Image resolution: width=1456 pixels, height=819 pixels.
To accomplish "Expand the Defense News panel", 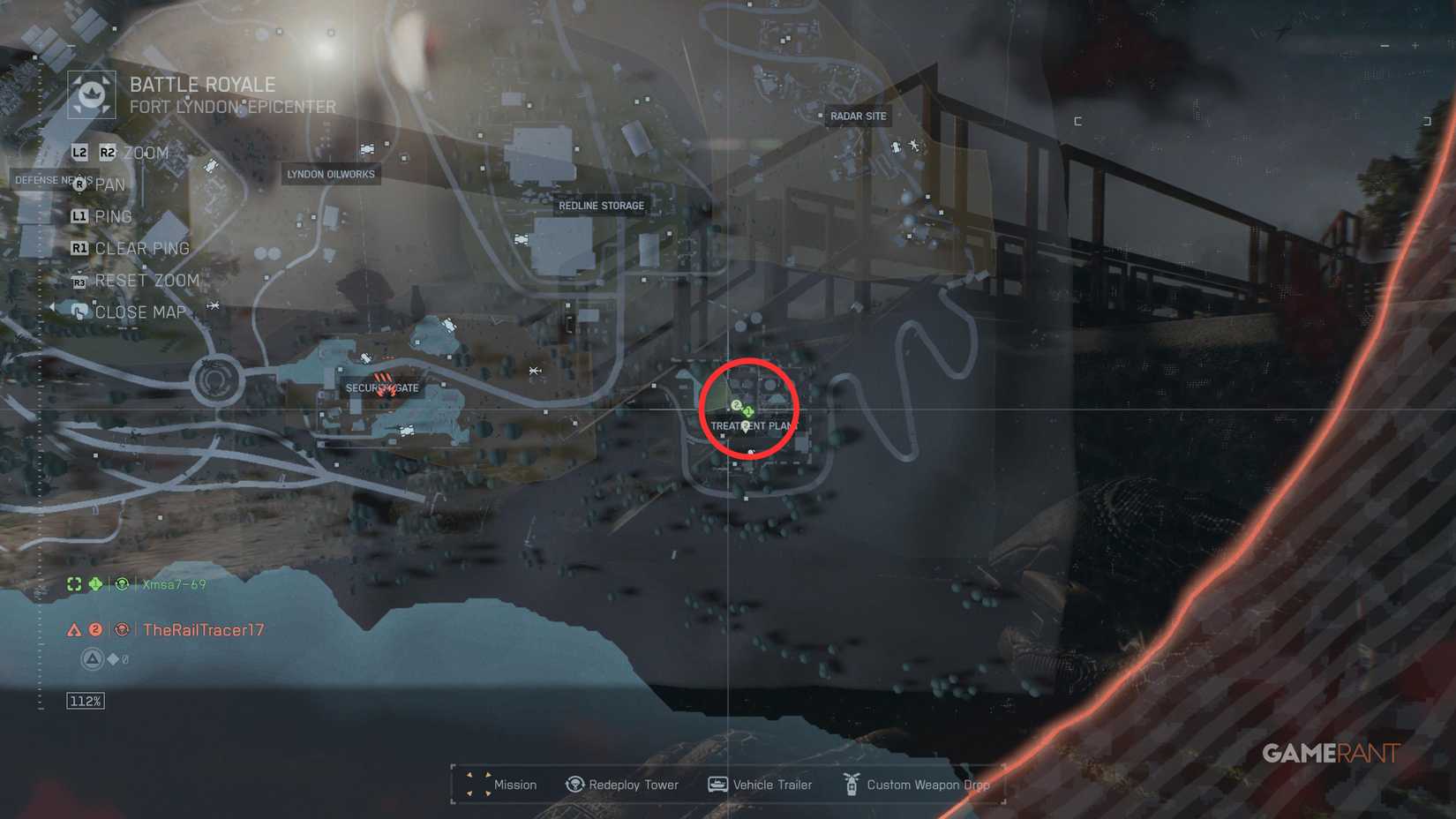I will tap(55, 180).
